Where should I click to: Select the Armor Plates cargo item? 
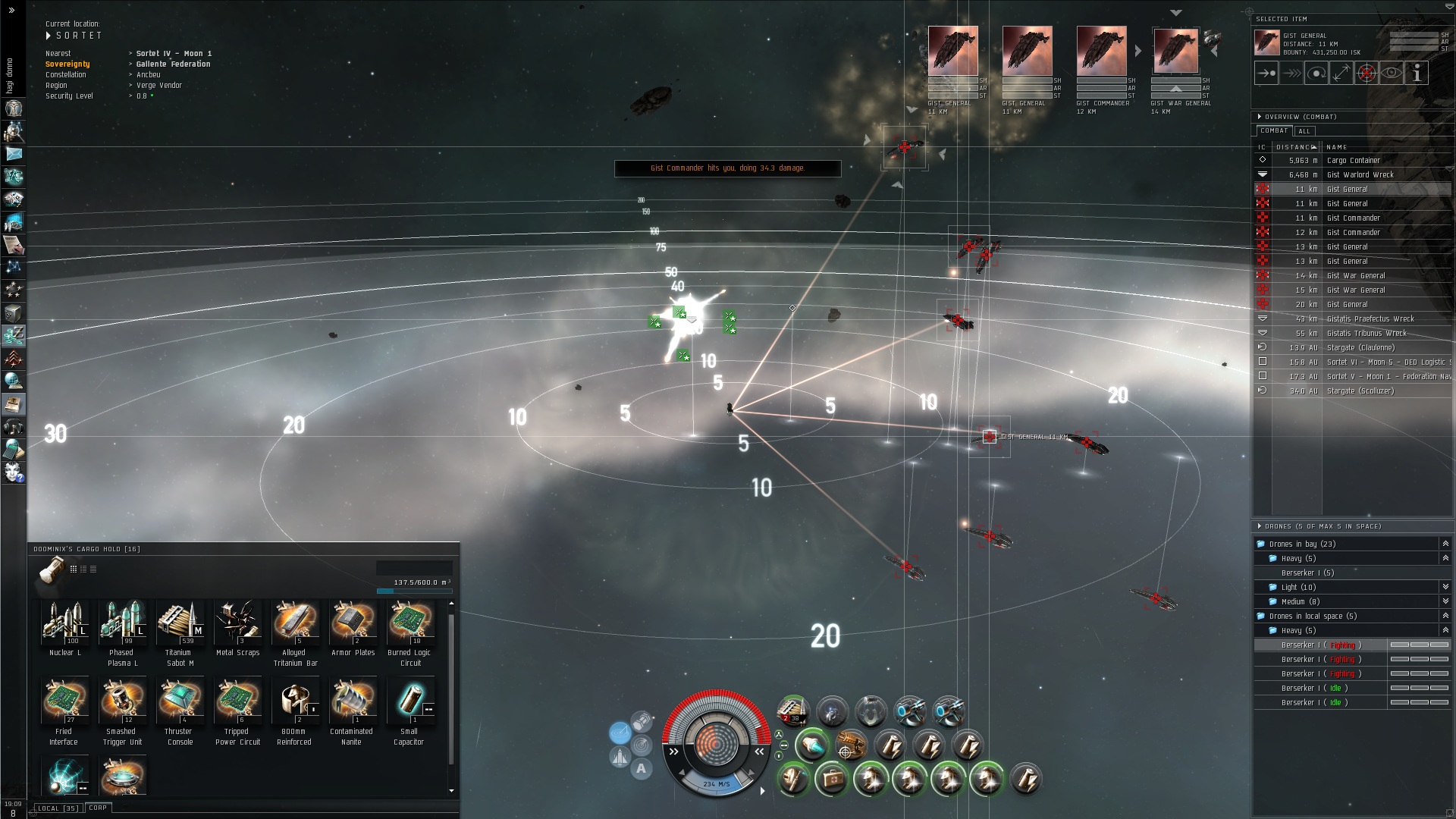click(353, 622)
